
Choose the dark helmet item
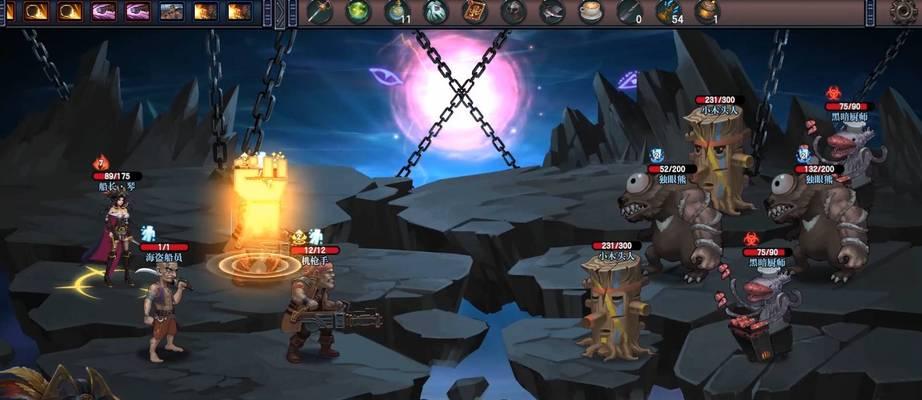coord(513,11)
